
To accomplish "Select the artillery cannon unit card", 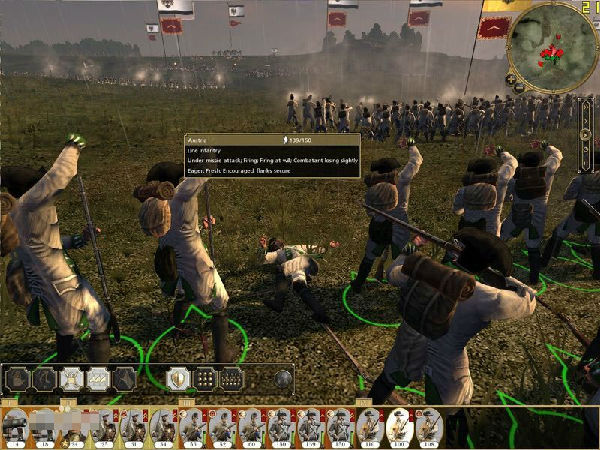I will click(15, 427).
